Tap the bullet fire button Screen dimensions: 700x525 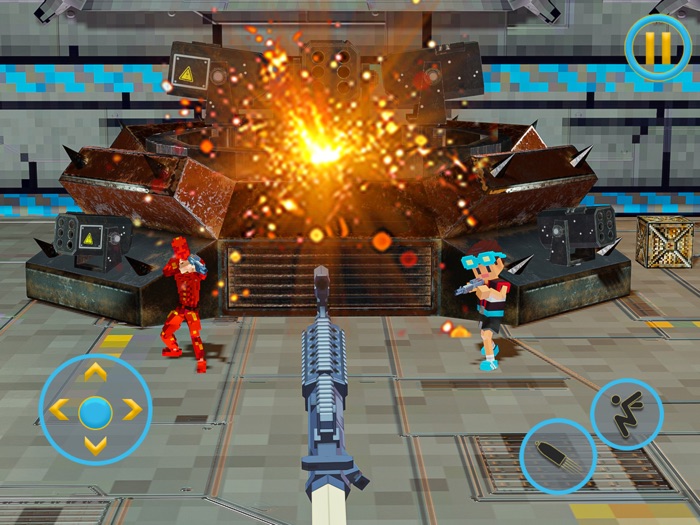(558, 456)
